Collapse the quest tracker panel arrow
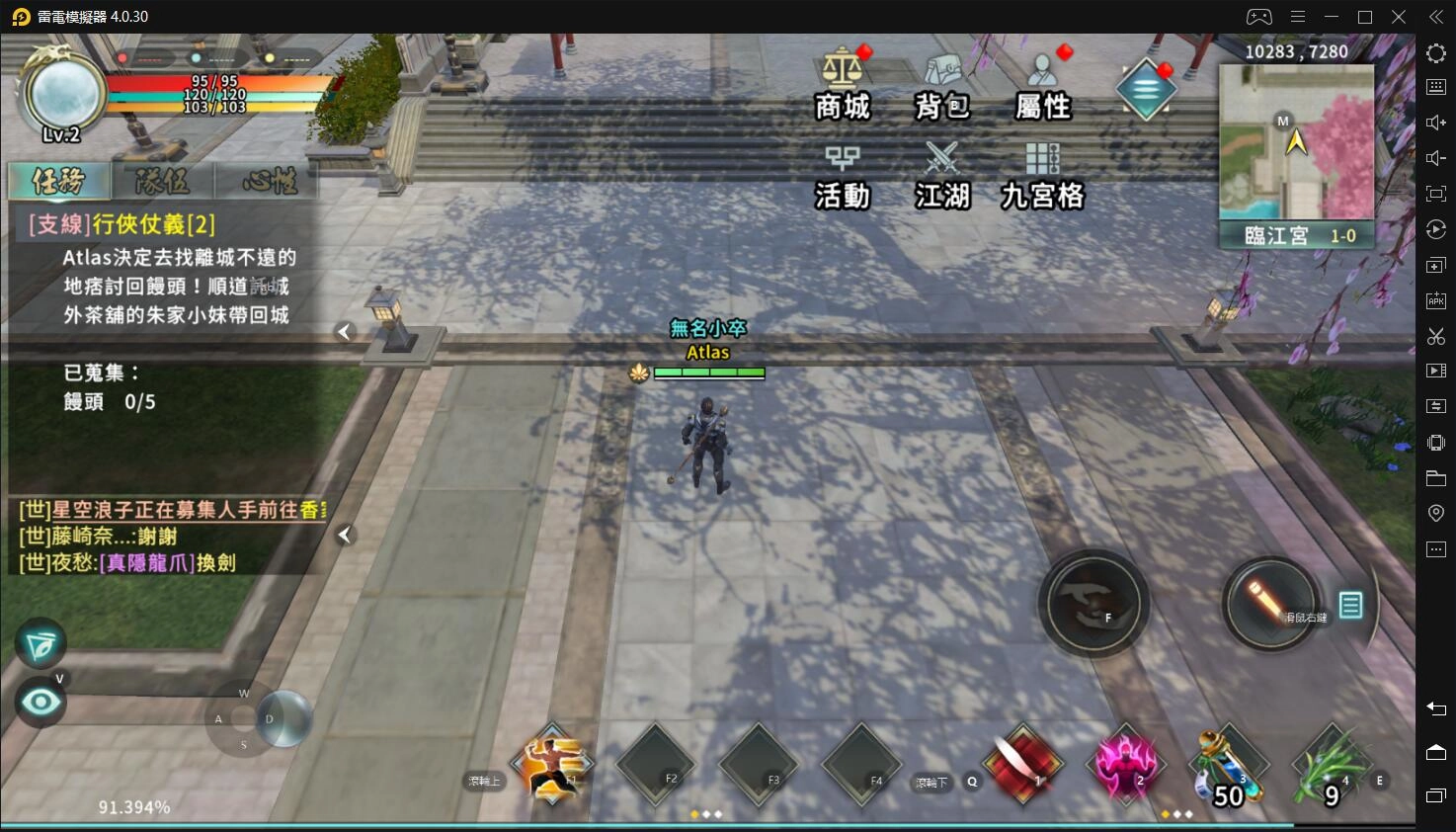 pyautogui.click(x=344, y=332)
